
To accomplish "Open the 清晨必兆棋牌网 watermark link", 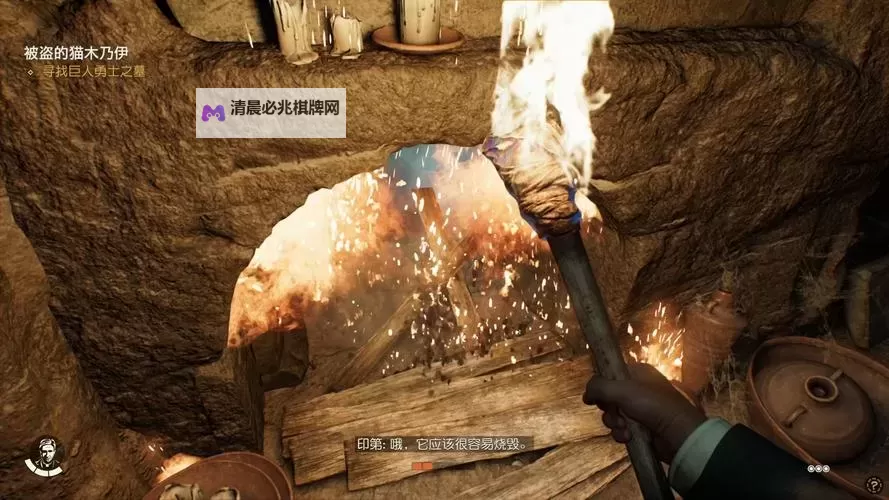I will coord(271,112).
